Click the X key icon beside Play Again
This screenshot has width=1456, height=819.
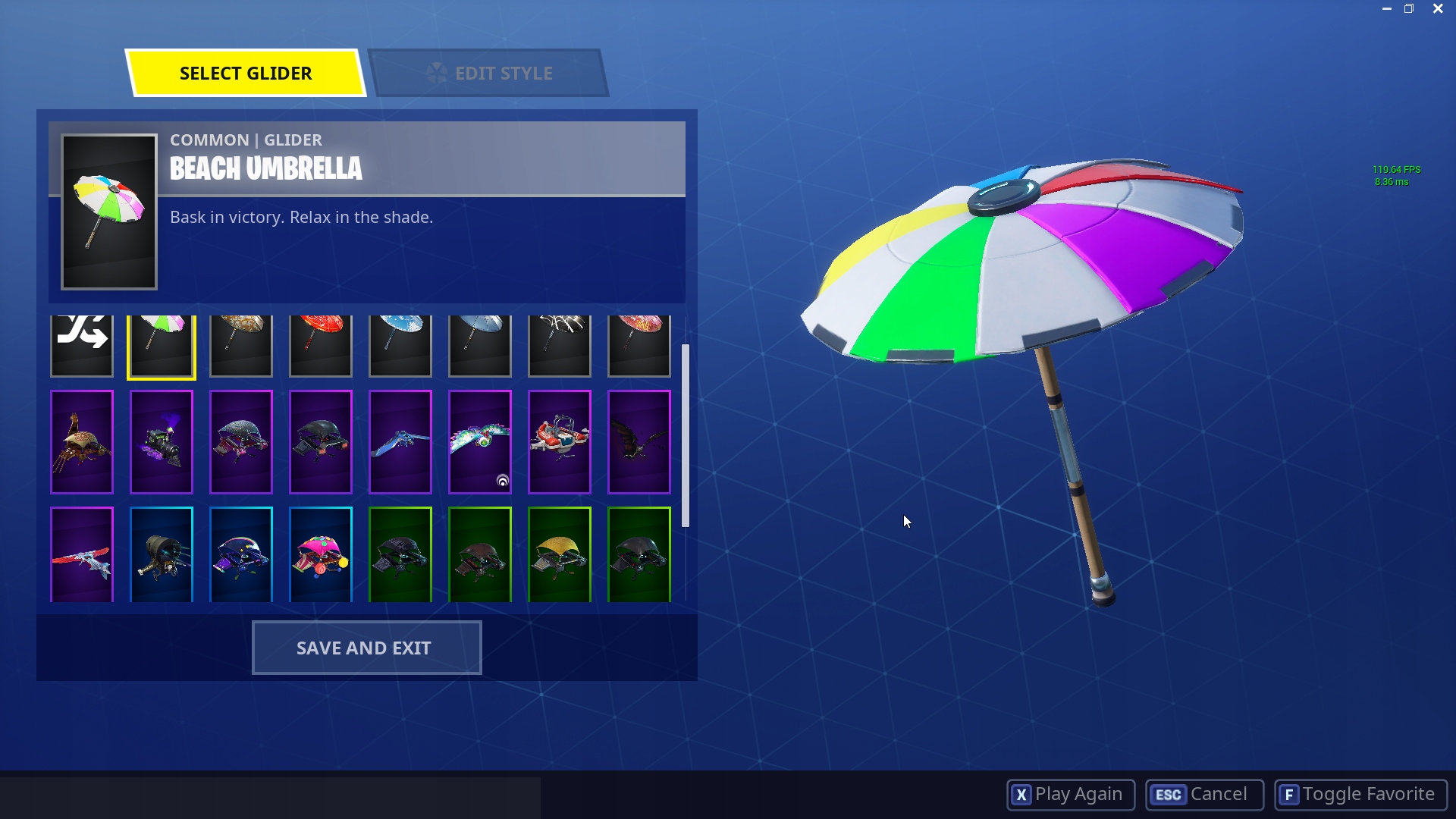click(1022, 795)
